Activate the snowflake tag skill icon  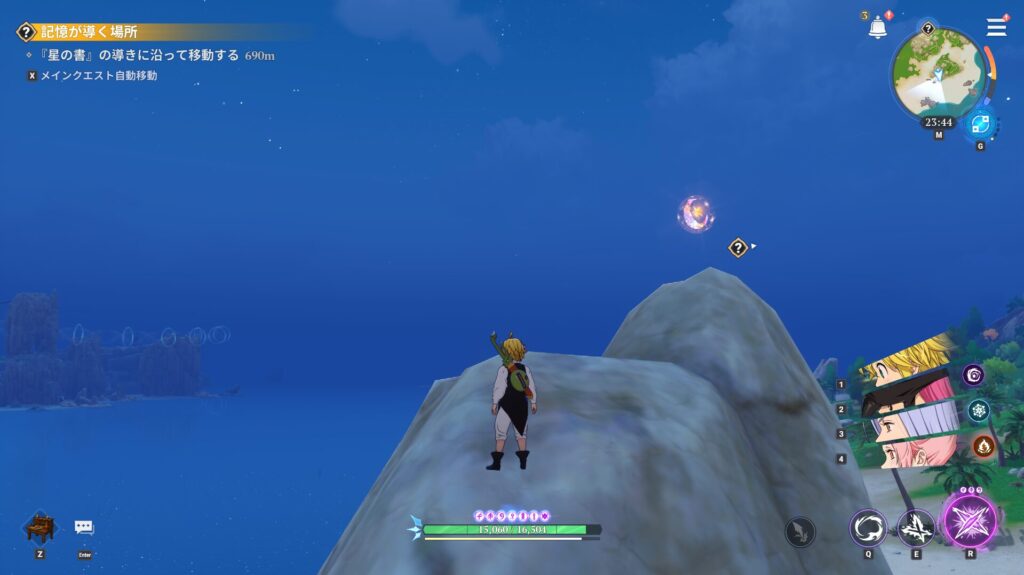978,410
